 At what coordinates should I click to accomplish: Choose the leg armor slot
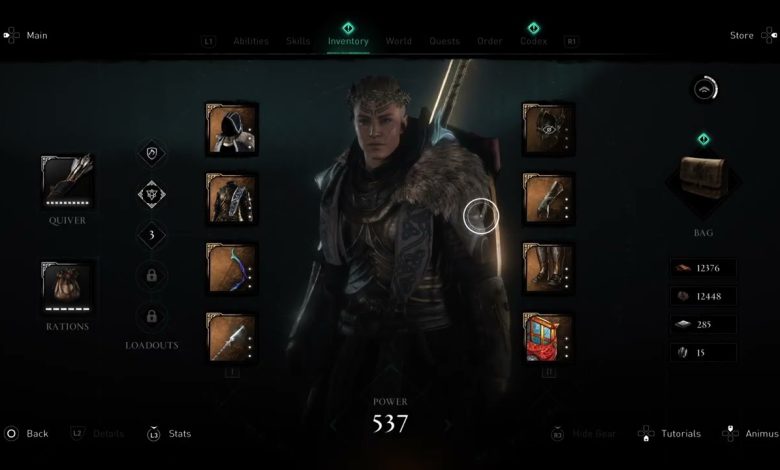(548, 268)
